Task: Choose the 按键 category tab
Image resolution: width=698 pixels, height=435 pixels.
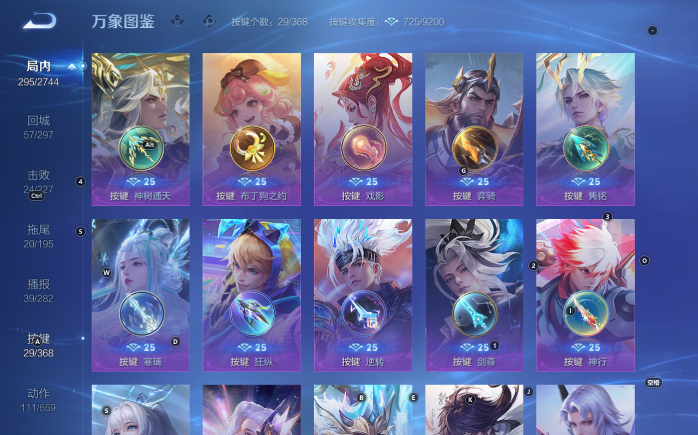Action: (38, 345)
